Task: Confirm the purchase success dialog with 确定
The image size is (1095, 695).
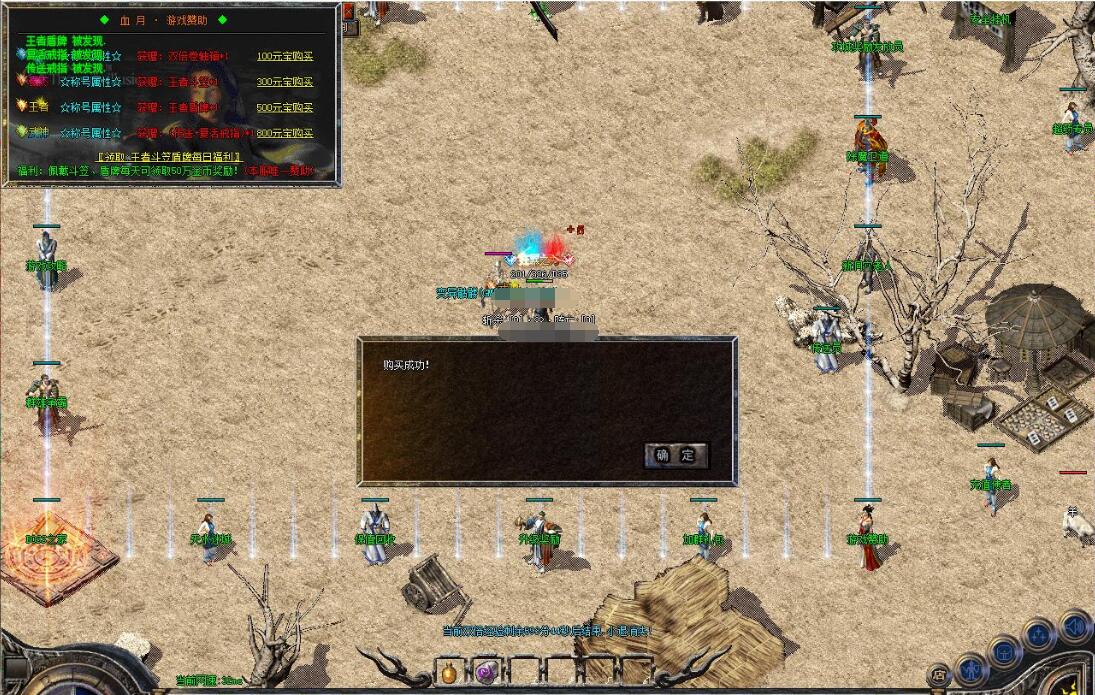Action: tap(676, 456)
